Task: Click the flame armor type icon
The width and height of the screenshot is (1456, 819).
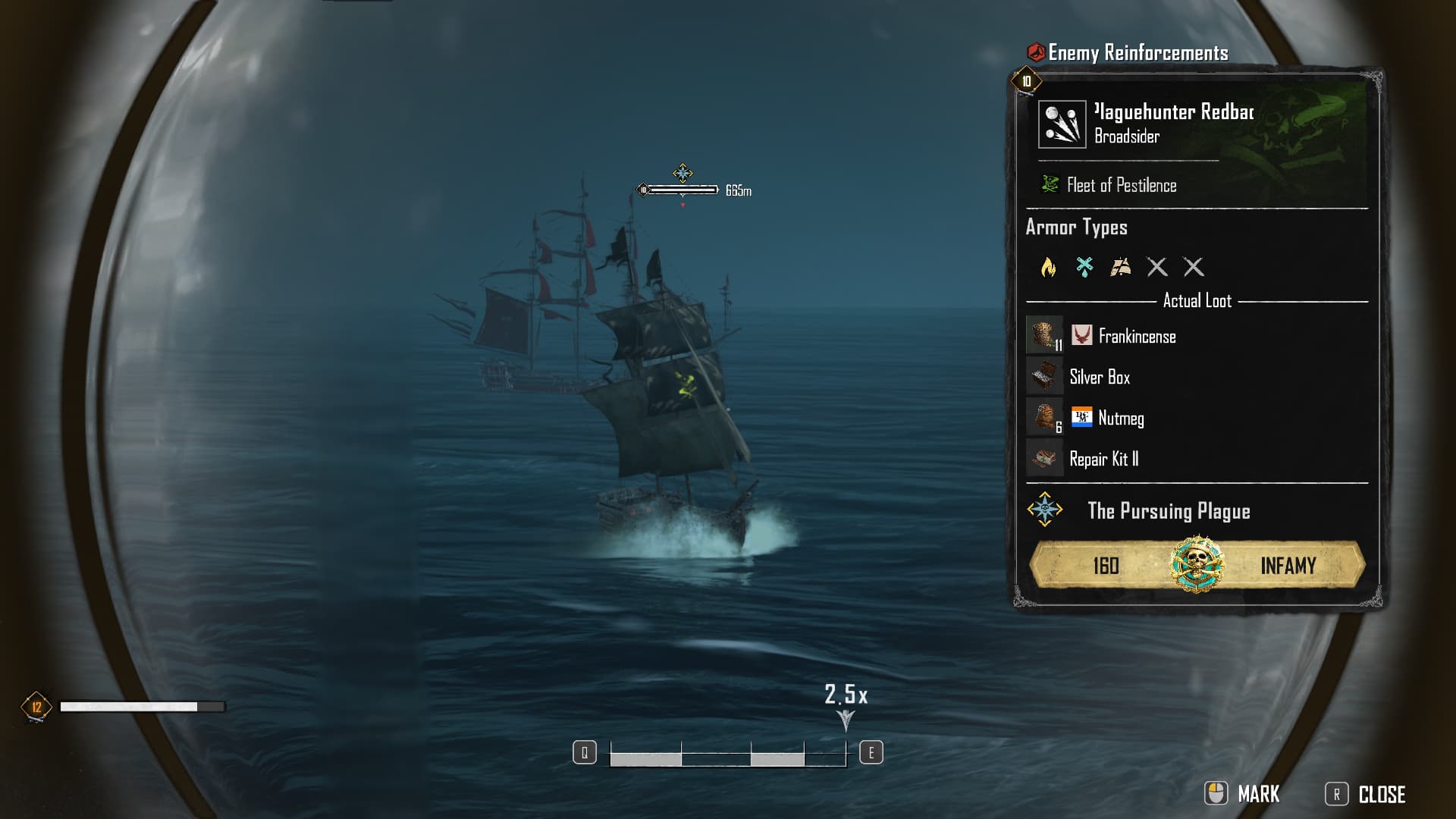Action: 1048,267
